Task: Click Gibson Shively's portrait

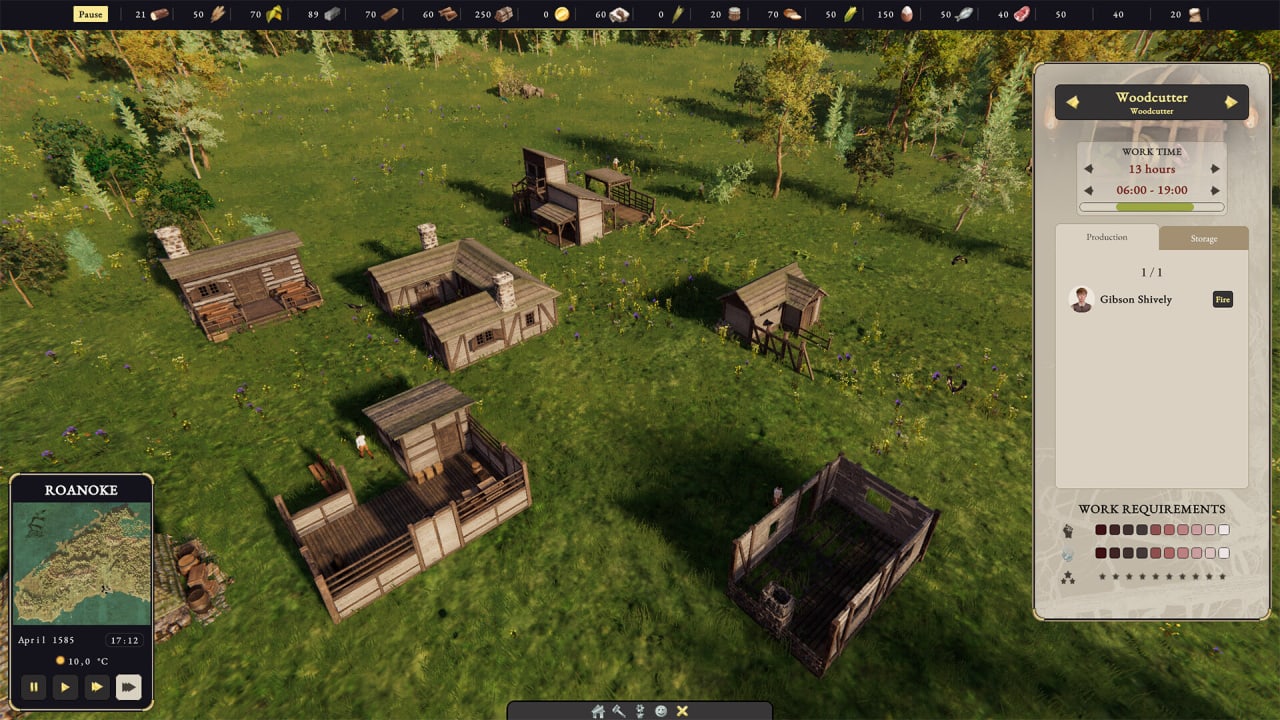Action: click(1080, 299)
